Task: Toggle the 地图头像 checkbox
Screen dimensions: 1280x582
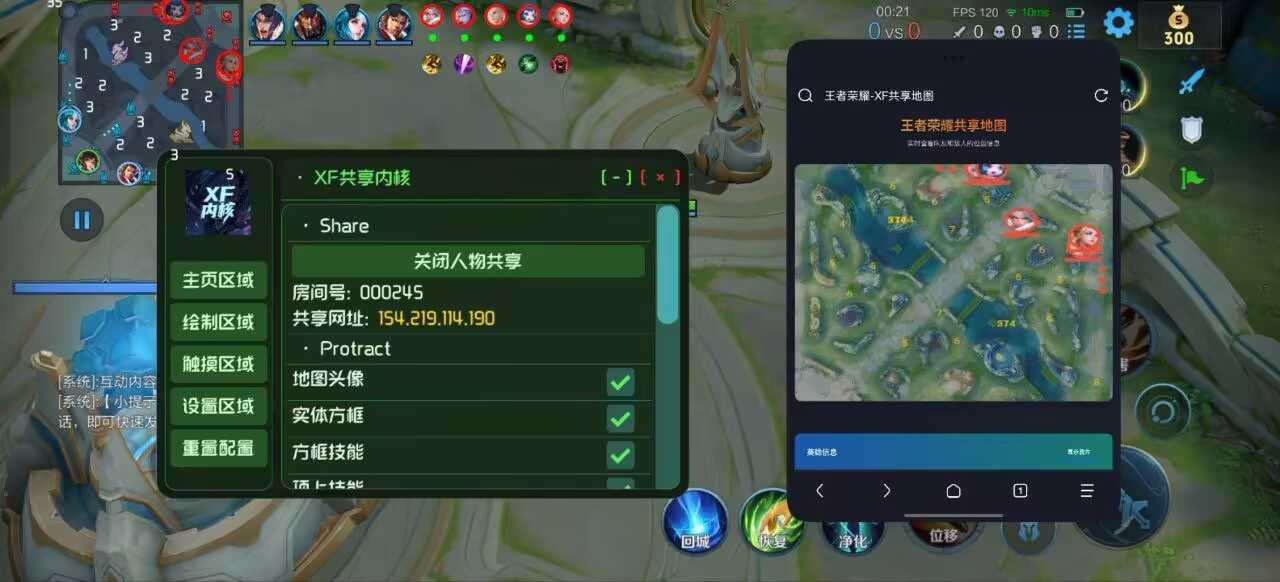Action: tap(620, 382)
